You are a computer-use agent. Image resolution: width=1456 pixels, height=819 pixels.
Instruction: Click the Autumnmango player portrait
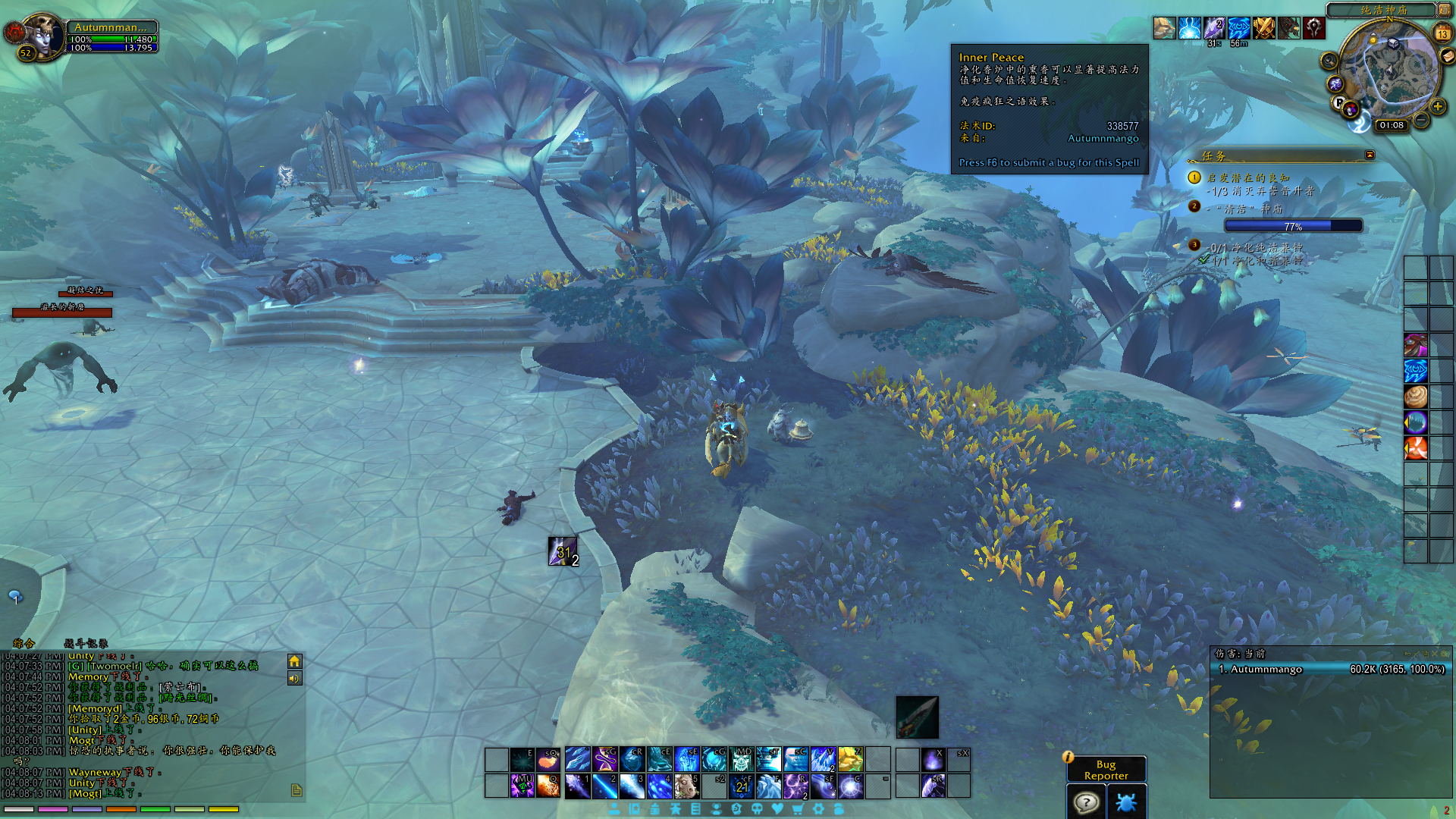click(x=42, y=35)
